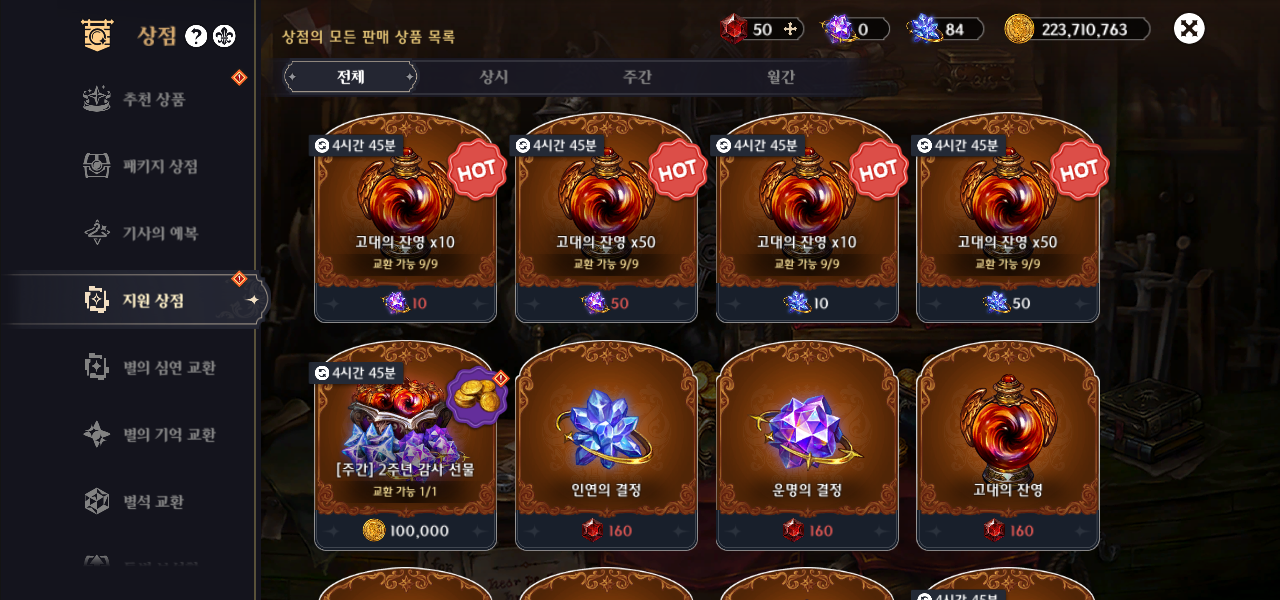Choose the 운명의 결정 shop item
1280x600 pixels.
807,445
